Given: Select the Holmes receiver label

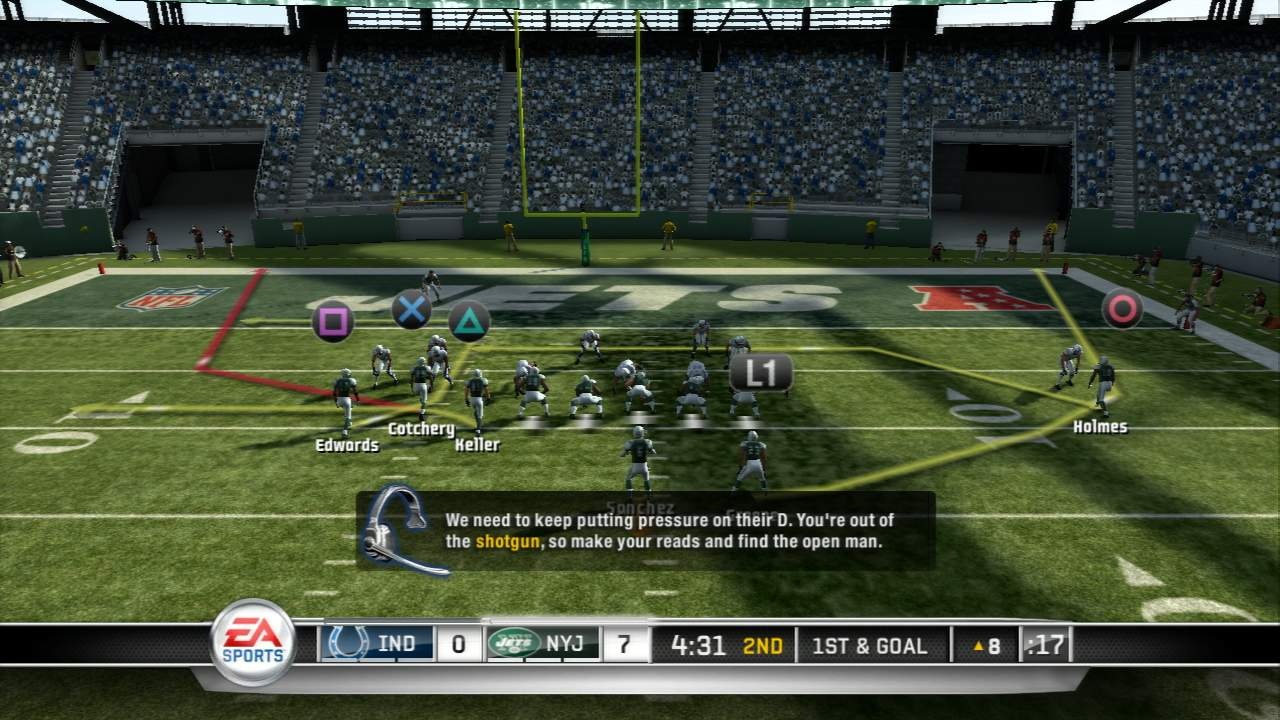Looking at the screenshot, I should pos(1100,427).
